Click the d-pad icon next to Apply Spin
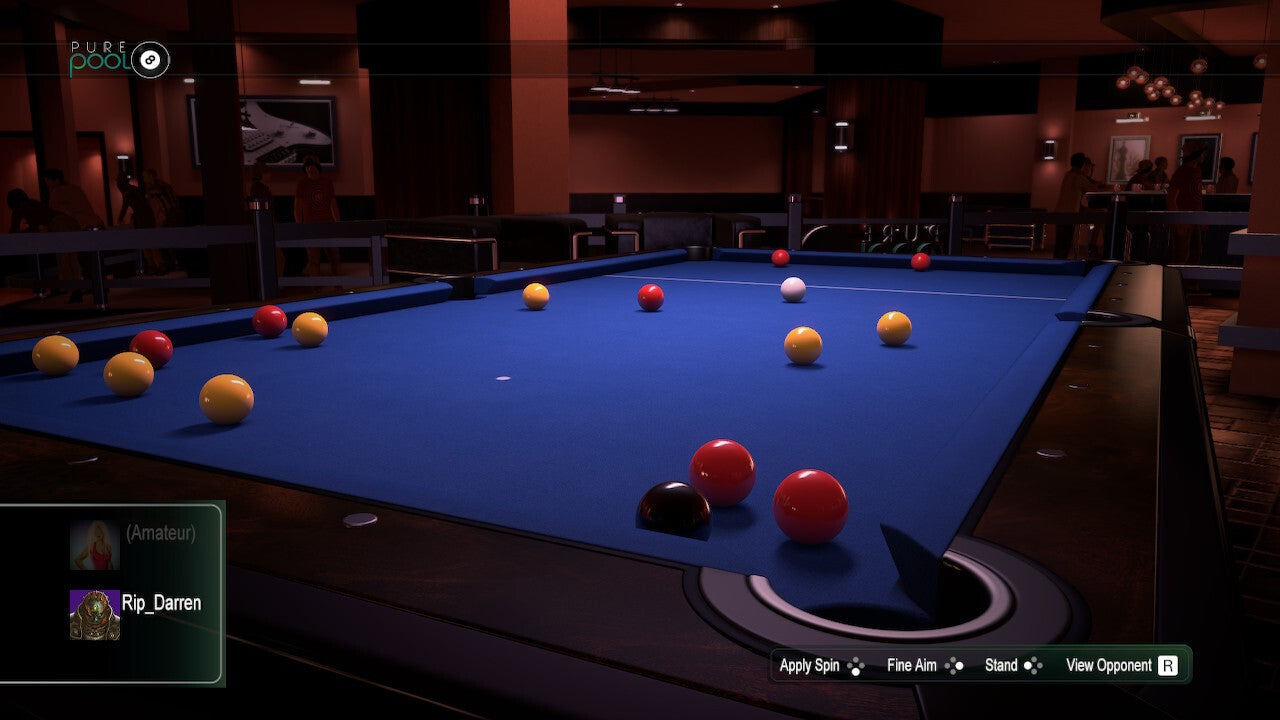Screen dimensions: 1280x720 (857, 665)
